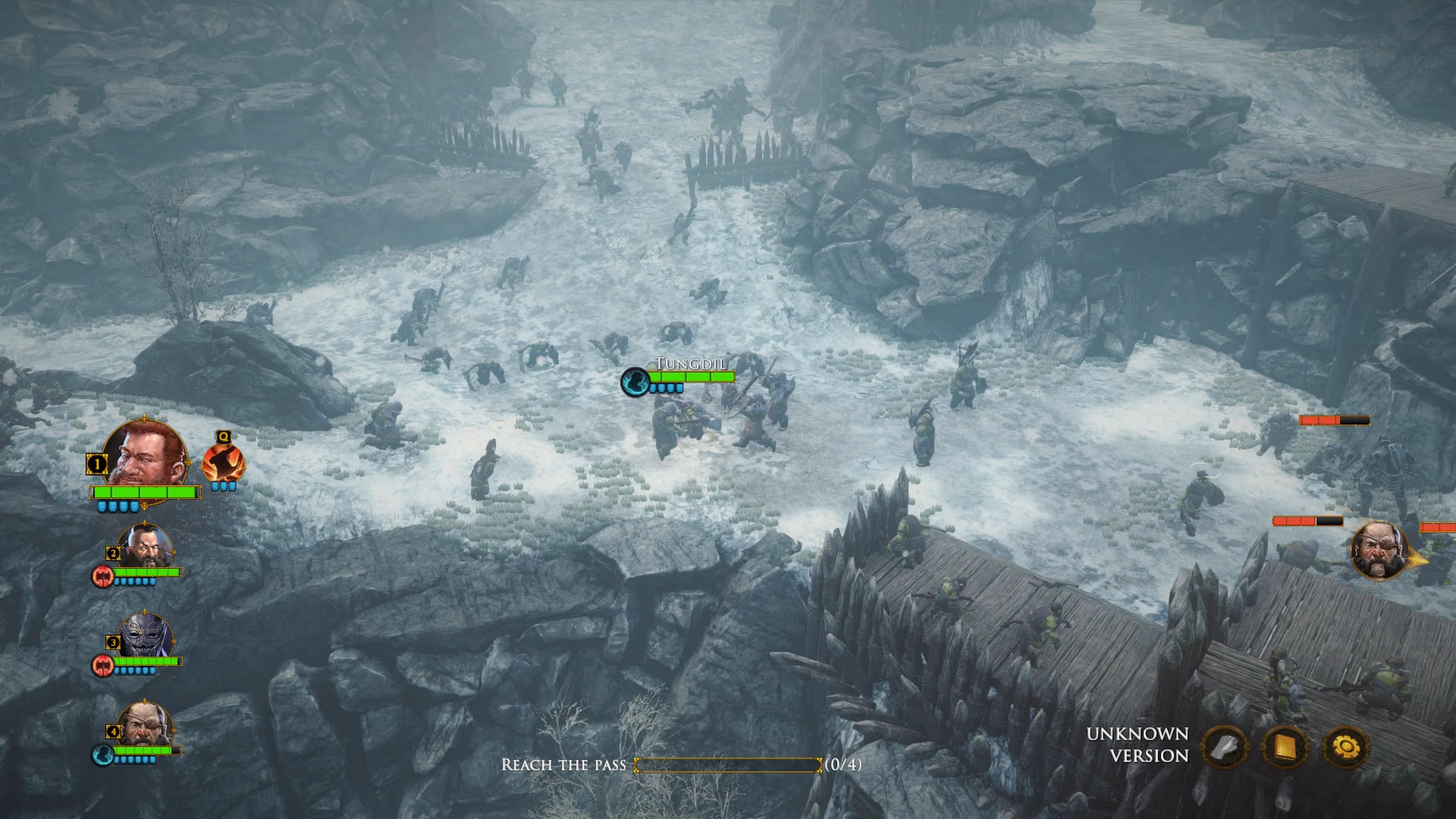
Task: Click the blue silhouette icon beside hero 4
Action: coord(102,755)
